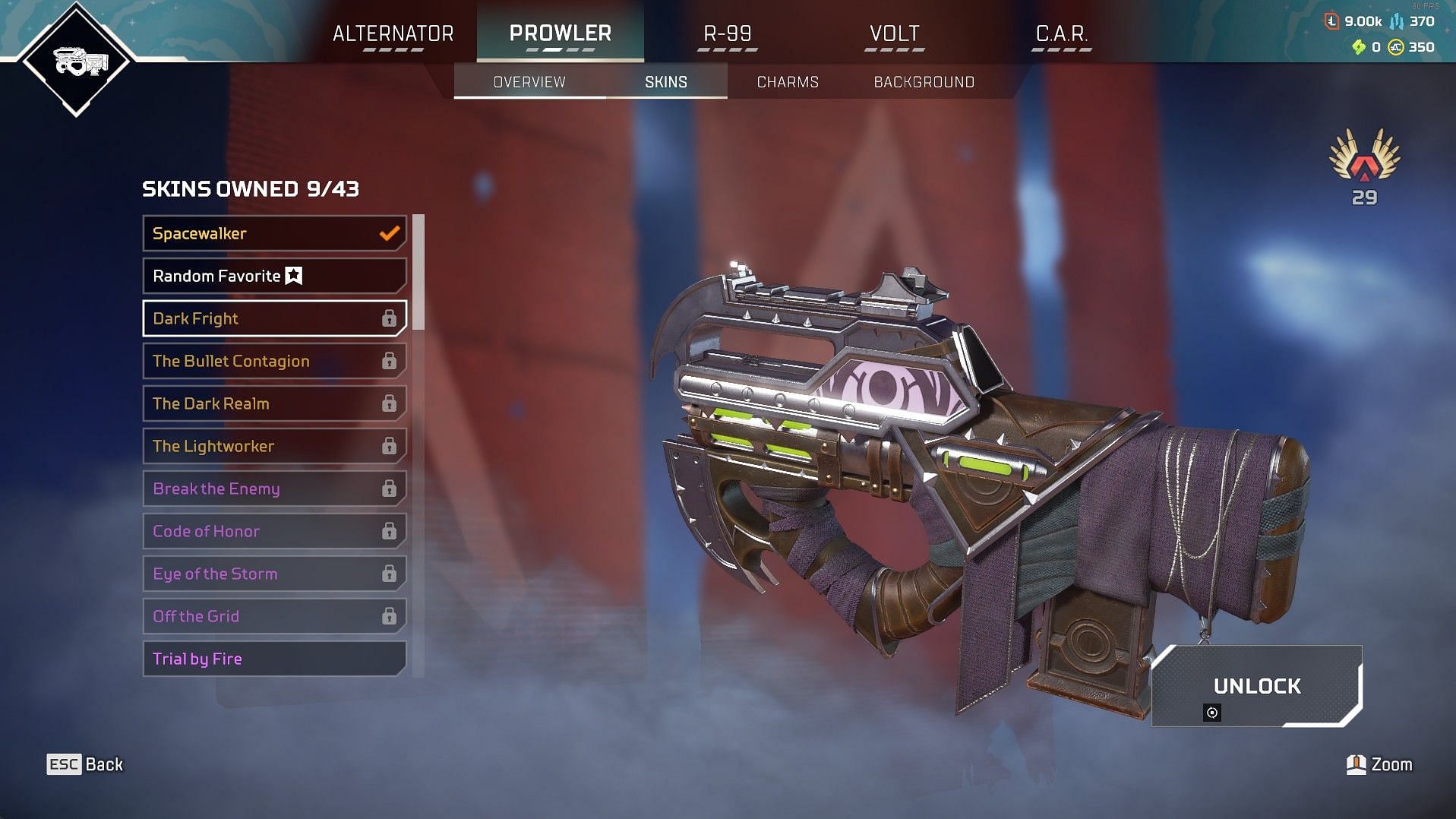Open the Overview sub-tab
1456x819 pixels.
click(x=529, y=82)
